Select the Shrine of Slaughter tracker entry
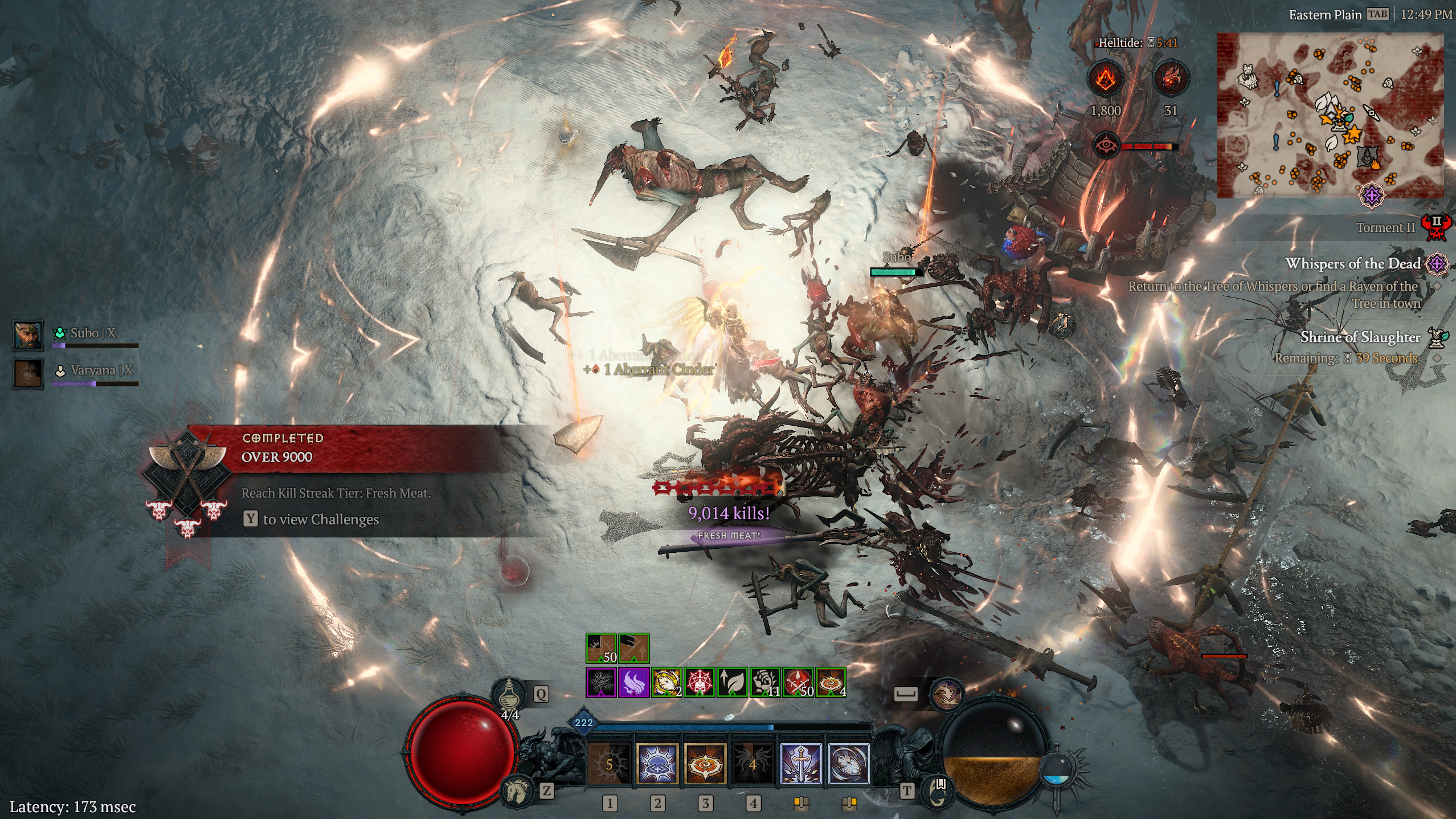This screenshot has height=819, width=1456. 1360,337
